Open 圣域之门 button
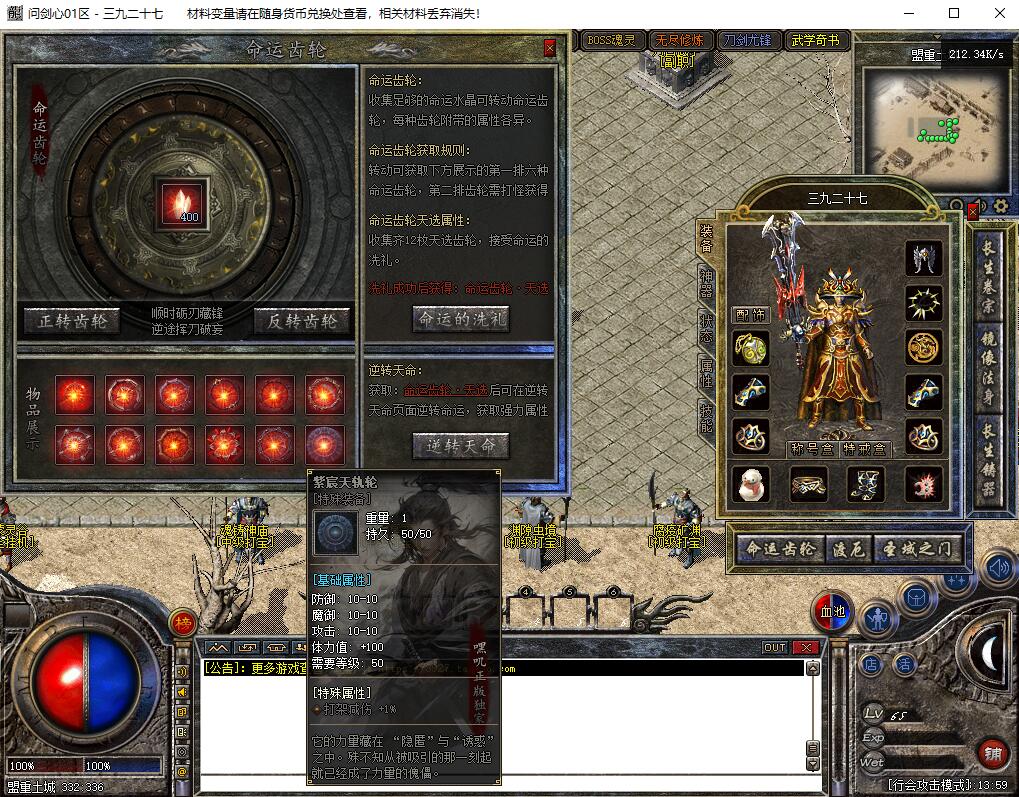This screenshot has height=797, width=1019. pyautogui.click(x=920, y=548)
